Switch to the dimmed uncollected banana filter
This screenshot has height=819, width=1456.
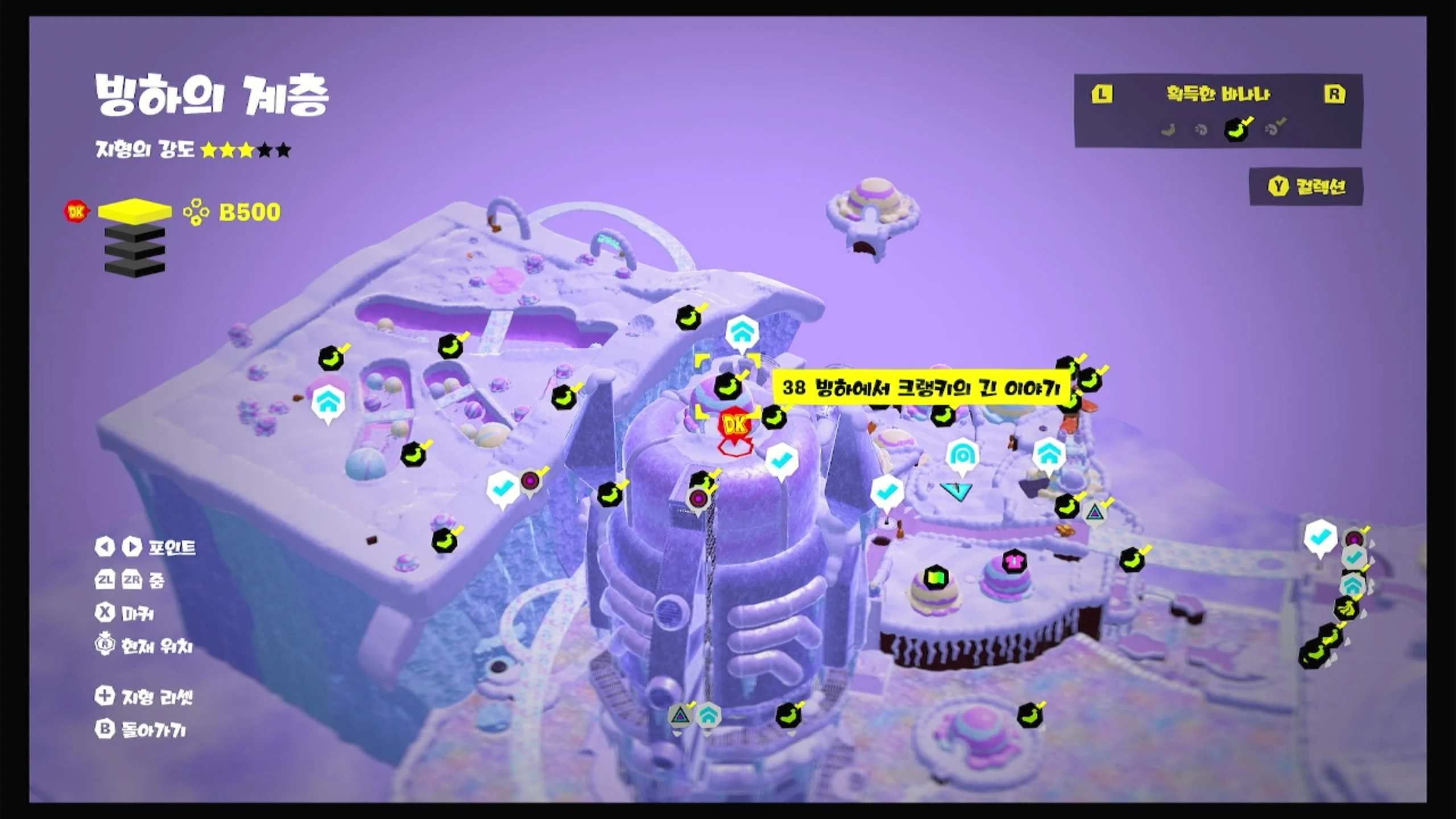point(1168,130)
